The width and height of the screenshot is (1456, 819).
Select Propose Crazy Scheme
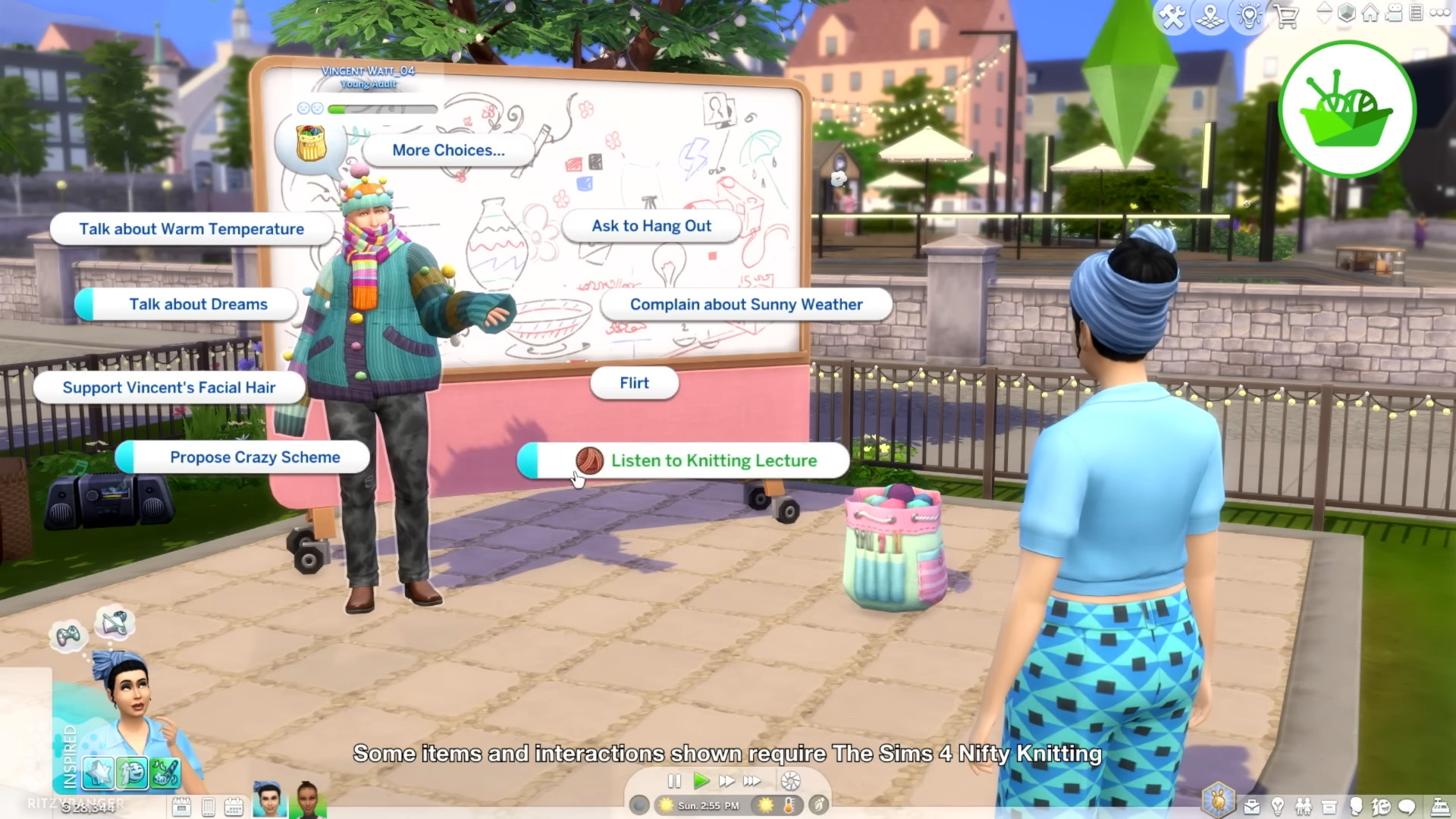tap(254, 457)
